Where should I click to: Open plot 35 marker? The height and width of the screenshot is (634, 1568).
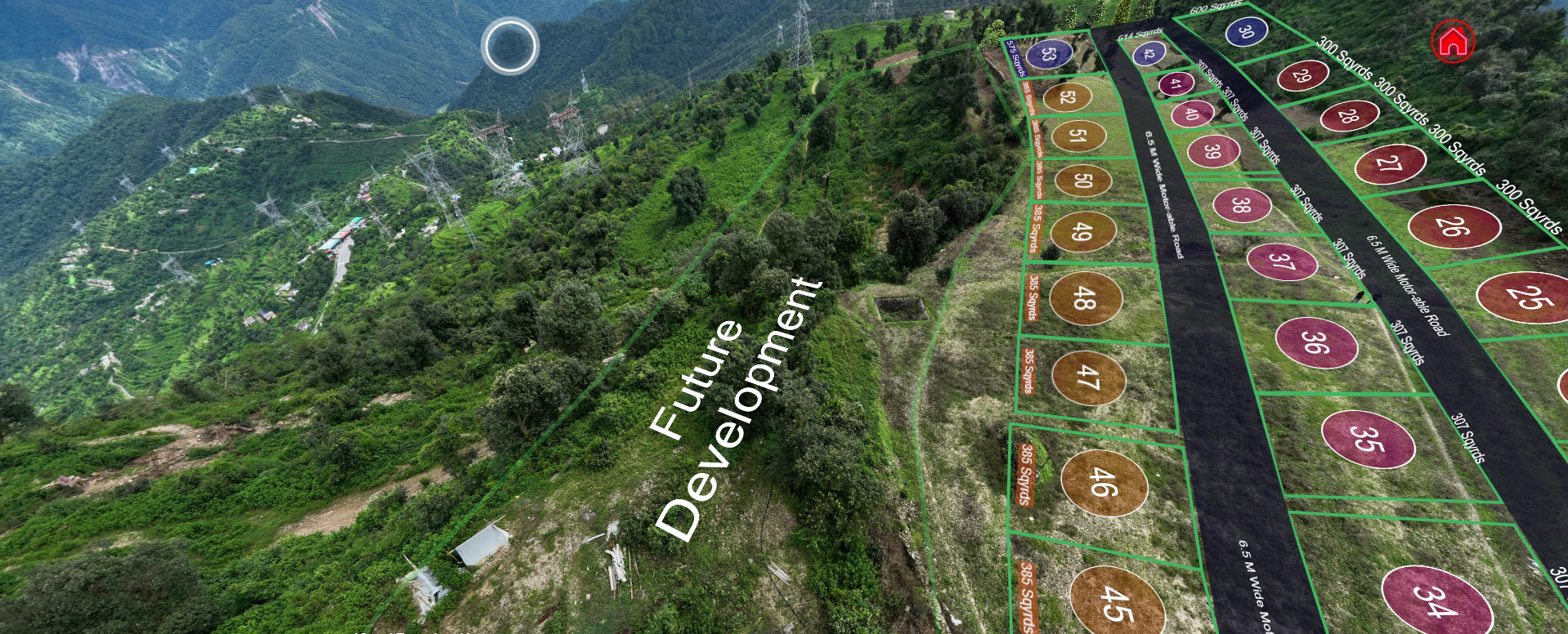(x=1368, y=439)
